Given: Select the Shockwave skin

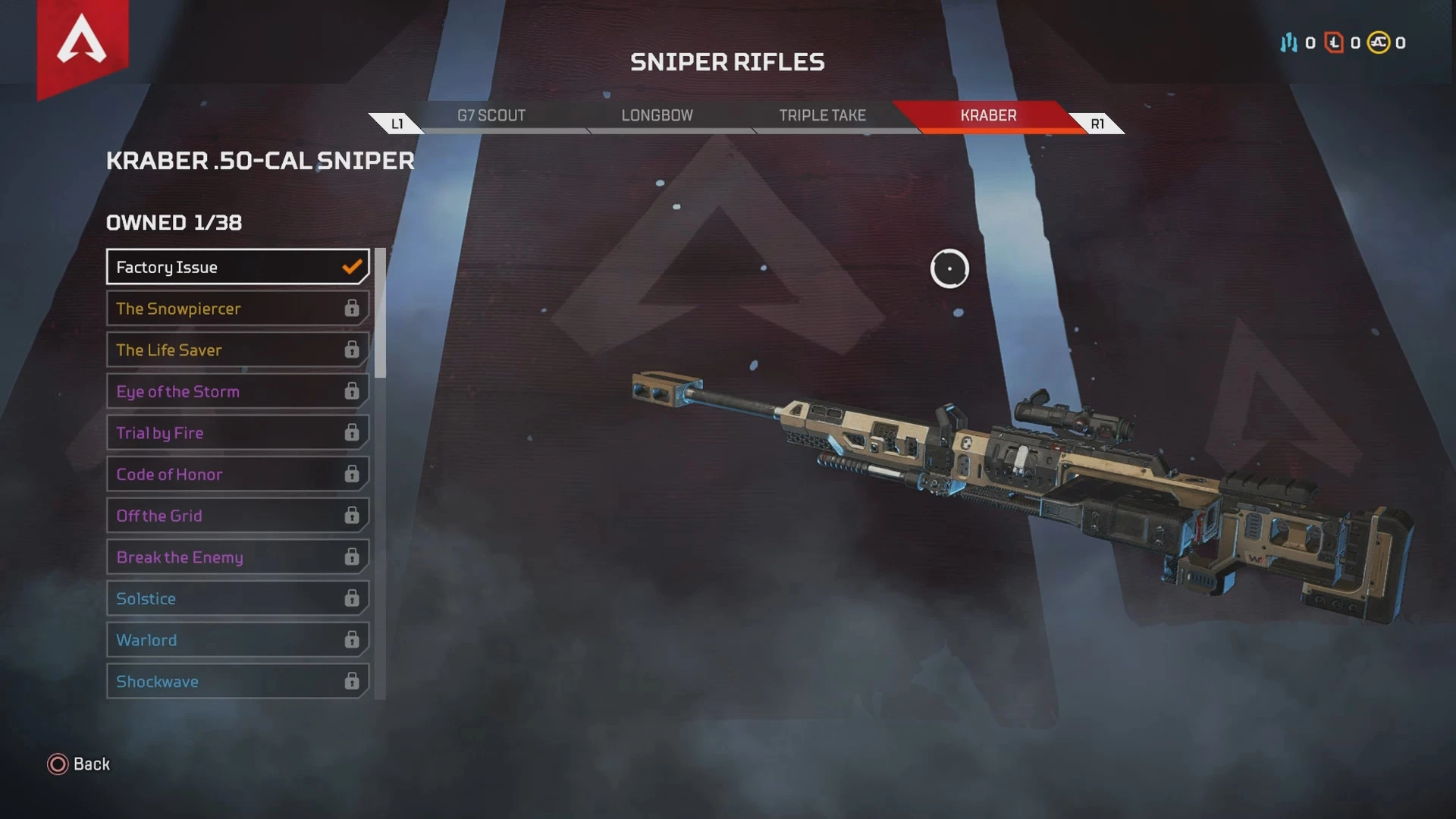Looking at the screenshot, I should coord(237,682).
